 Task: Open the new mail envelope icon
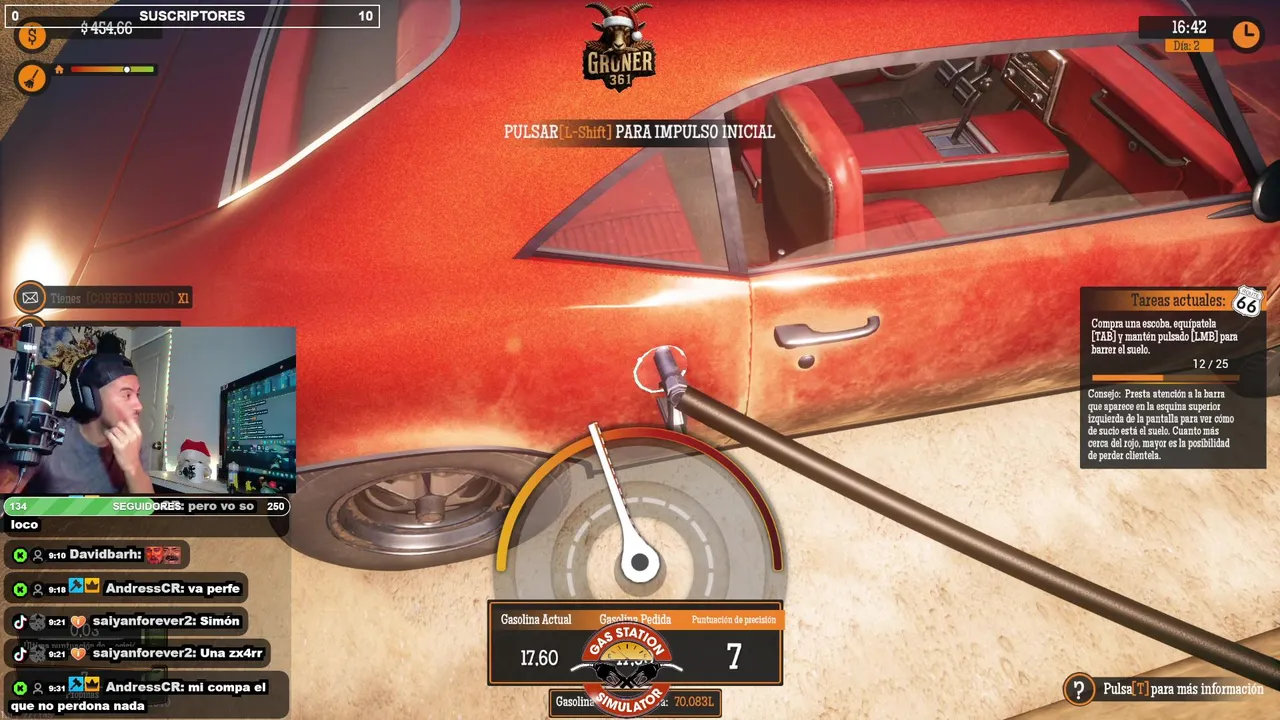point(31,297)
